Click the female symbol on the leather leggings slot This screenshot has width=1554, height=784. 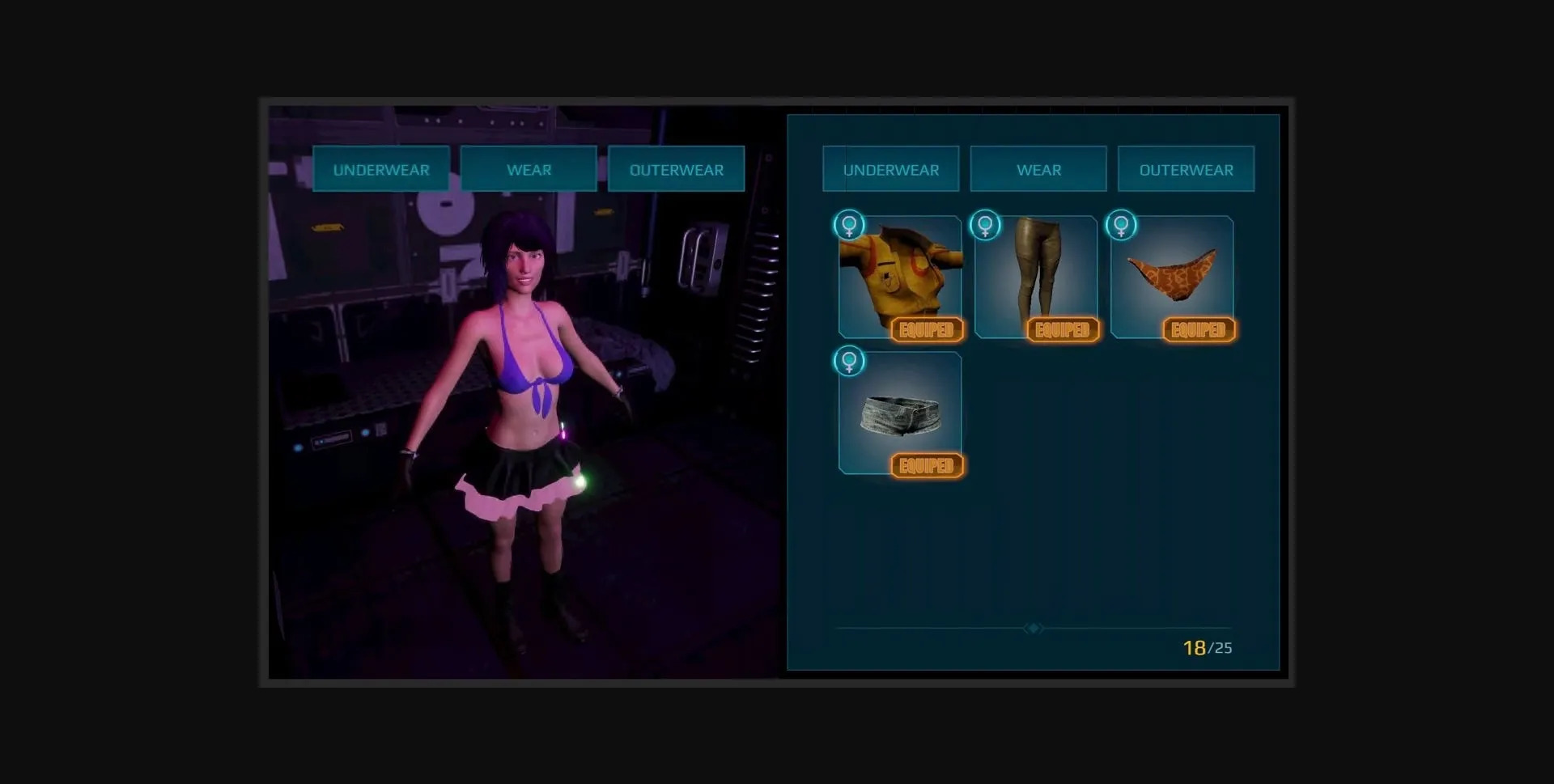[x=984, y=225]
